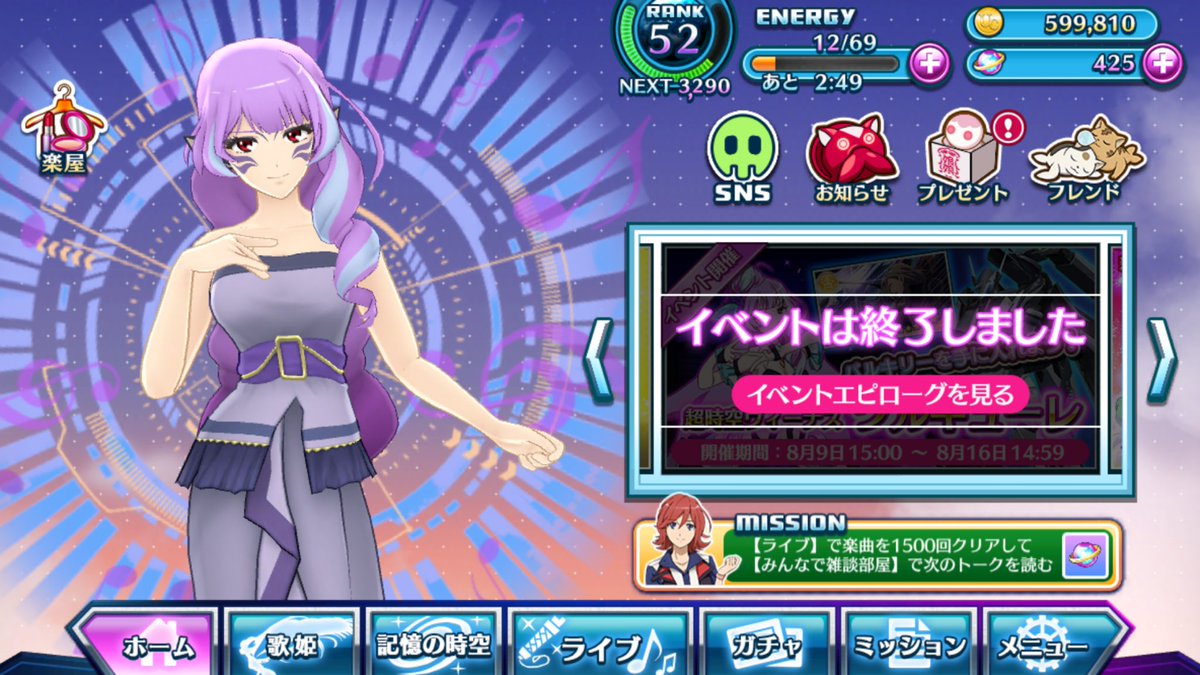Screen dimensions: 1200x675
Task: Open the 楽屋 dressing room icon
Action: [64, 130]
